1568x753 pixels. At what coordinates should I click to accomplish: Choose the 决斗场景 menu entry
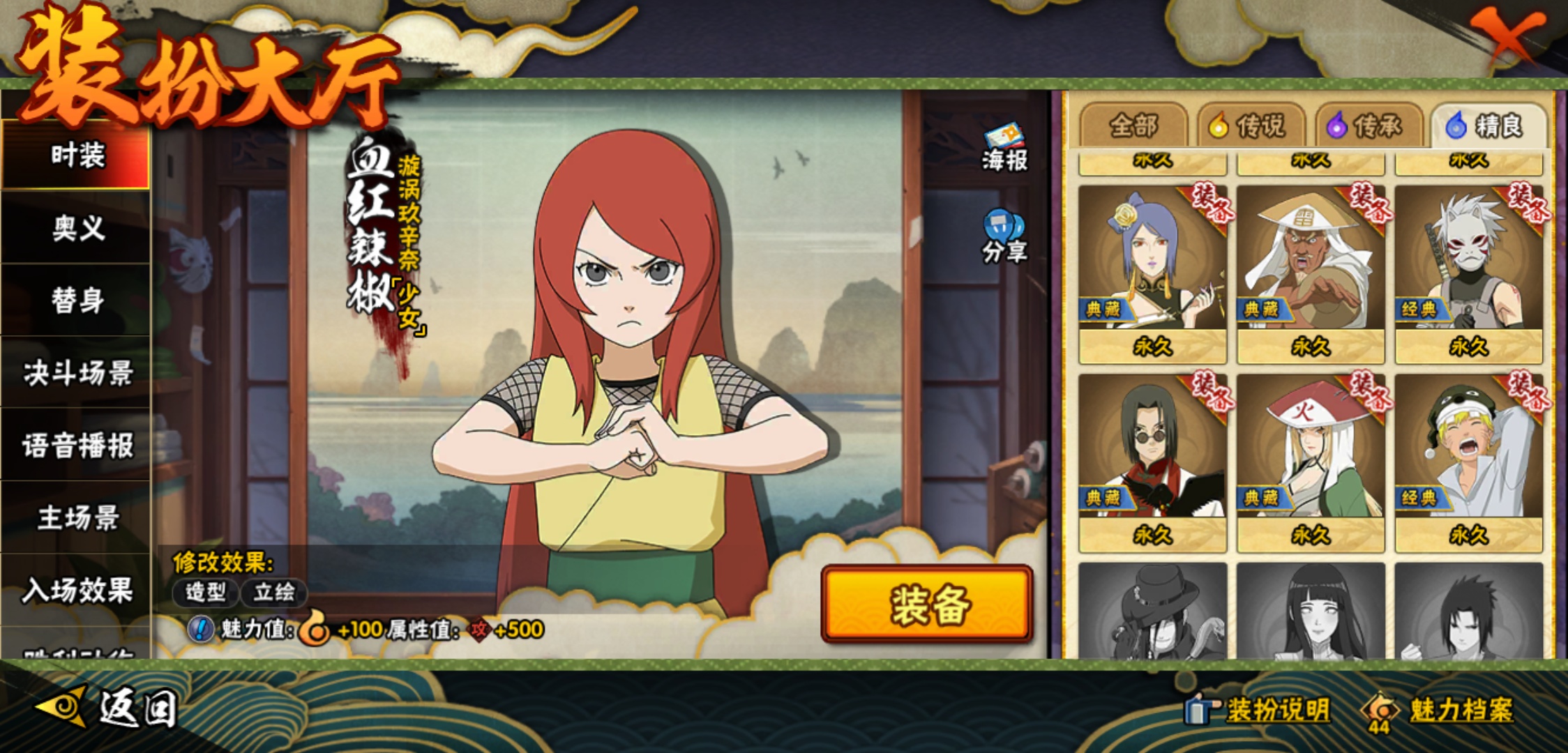(77, 373)
